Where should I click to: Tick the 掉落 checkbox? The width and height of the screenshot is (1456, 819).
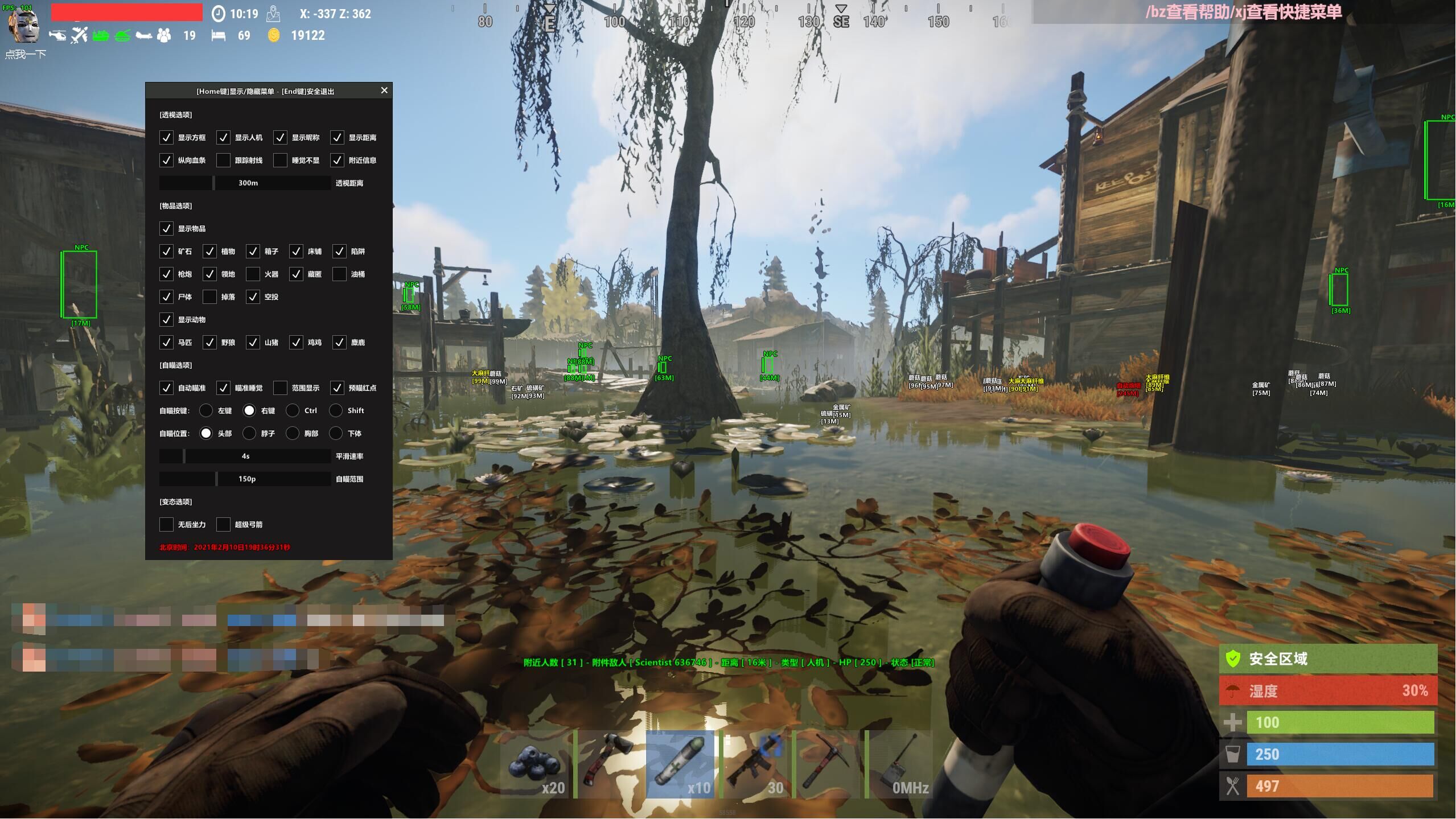209,297
